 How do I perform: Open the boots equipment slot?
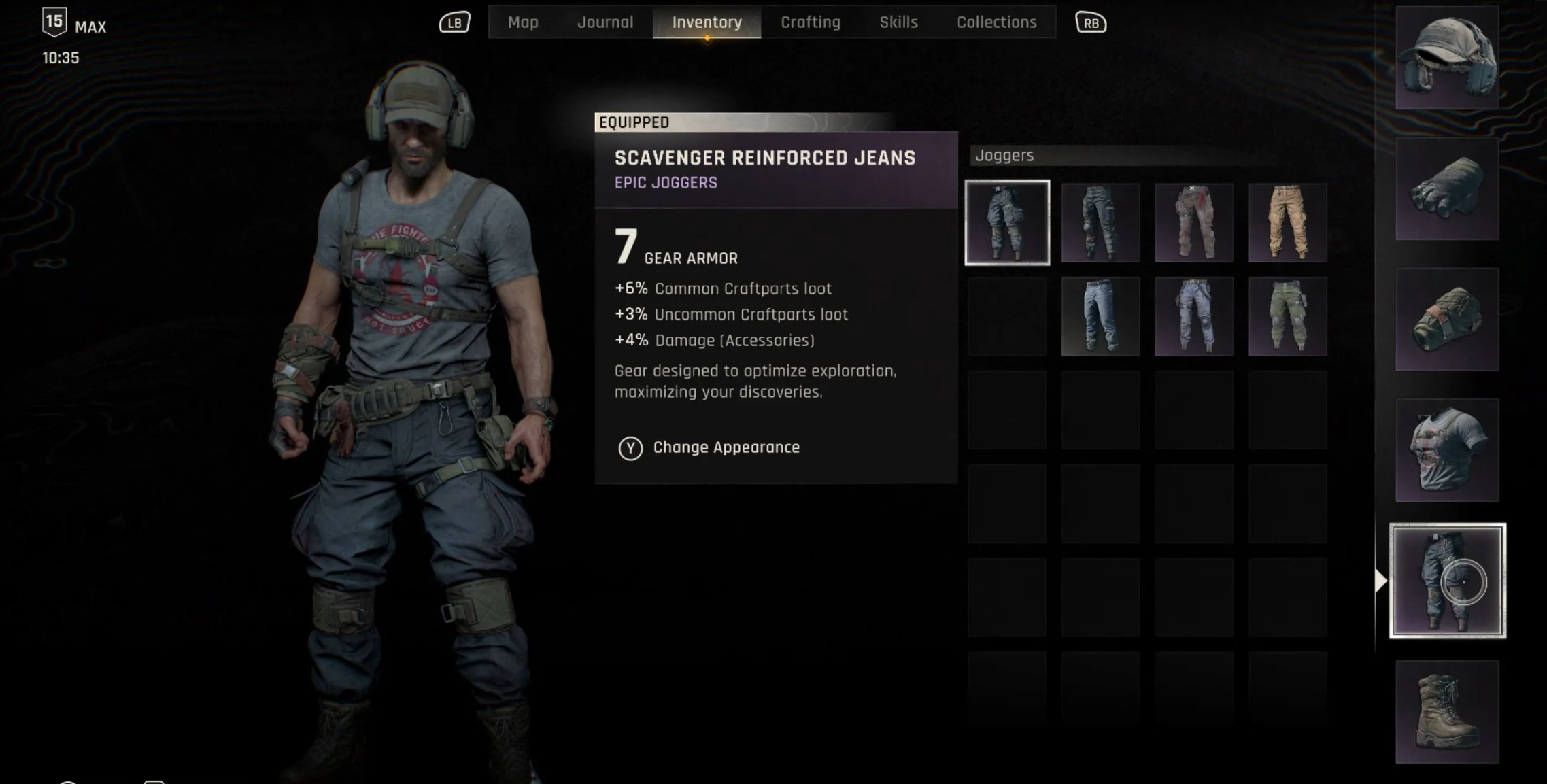click(x=1447, y=711)
